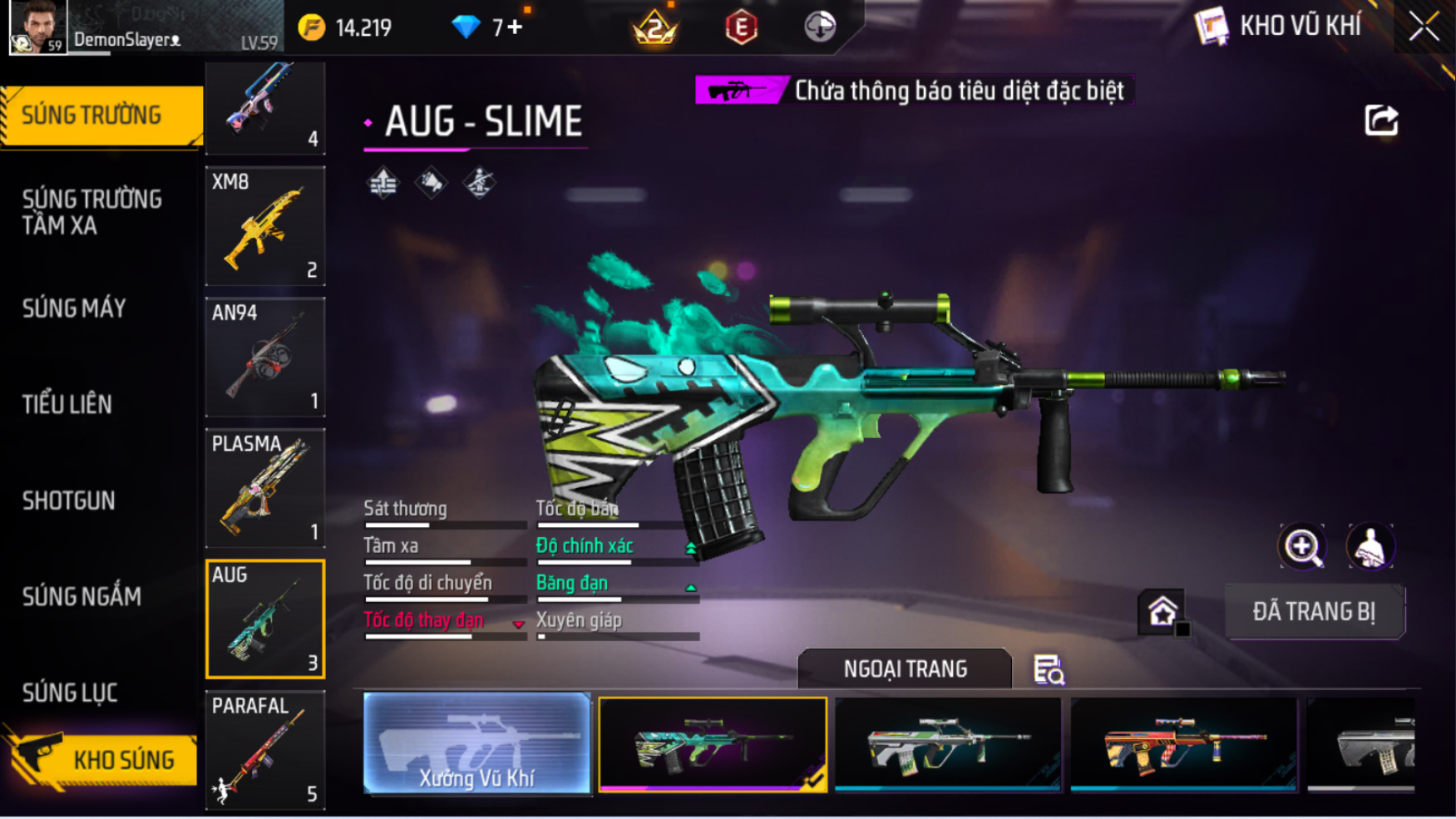Image resolution: width=1456 pixels, height=819 pixels.
Task: Open the Xưởng Vũ Khí skin tile
Action: pos(476,743)
